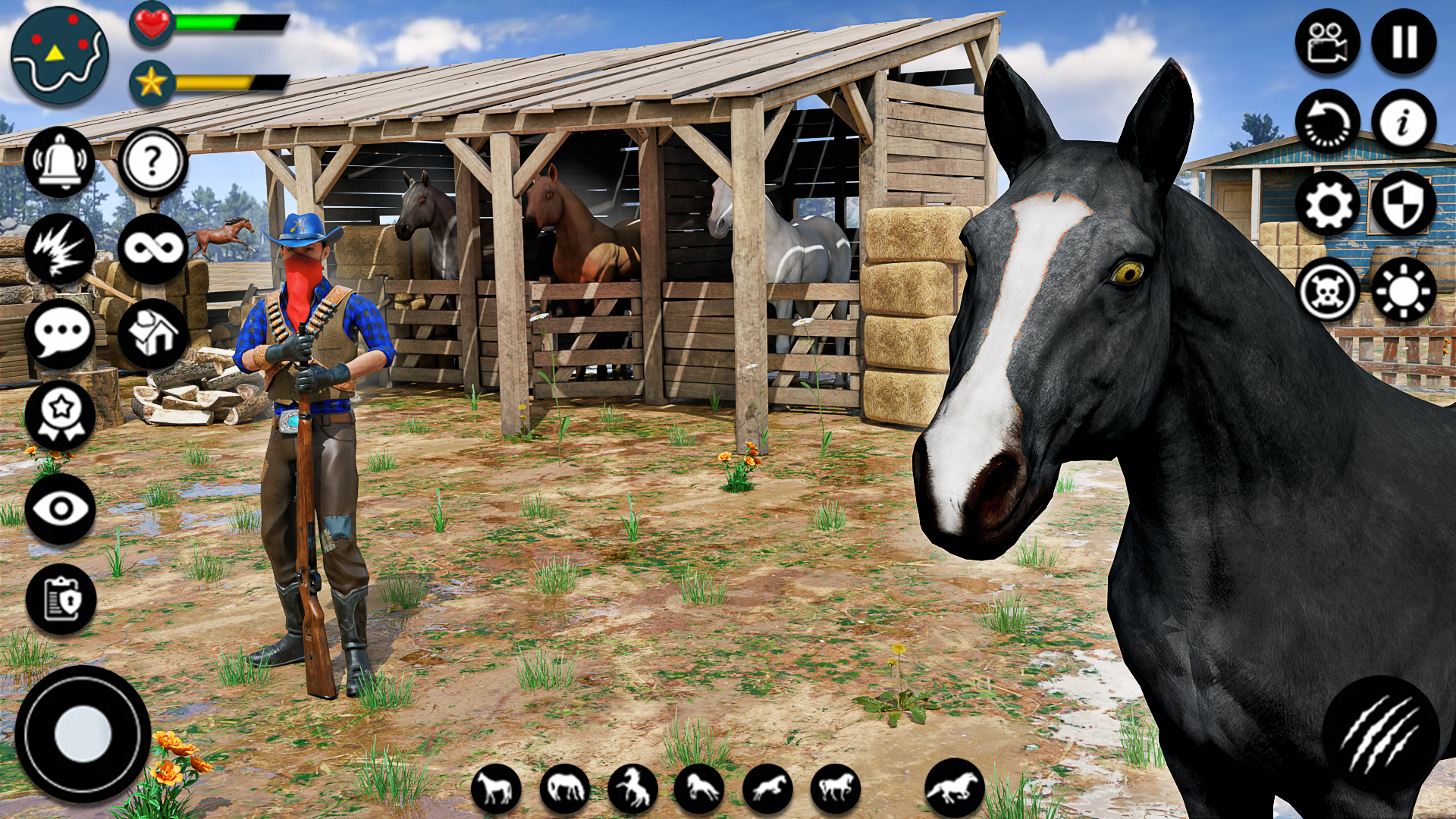Viewport: 1456px width, 819px height.
Task: View game info via the i icon
Action: pos(1404,121)
